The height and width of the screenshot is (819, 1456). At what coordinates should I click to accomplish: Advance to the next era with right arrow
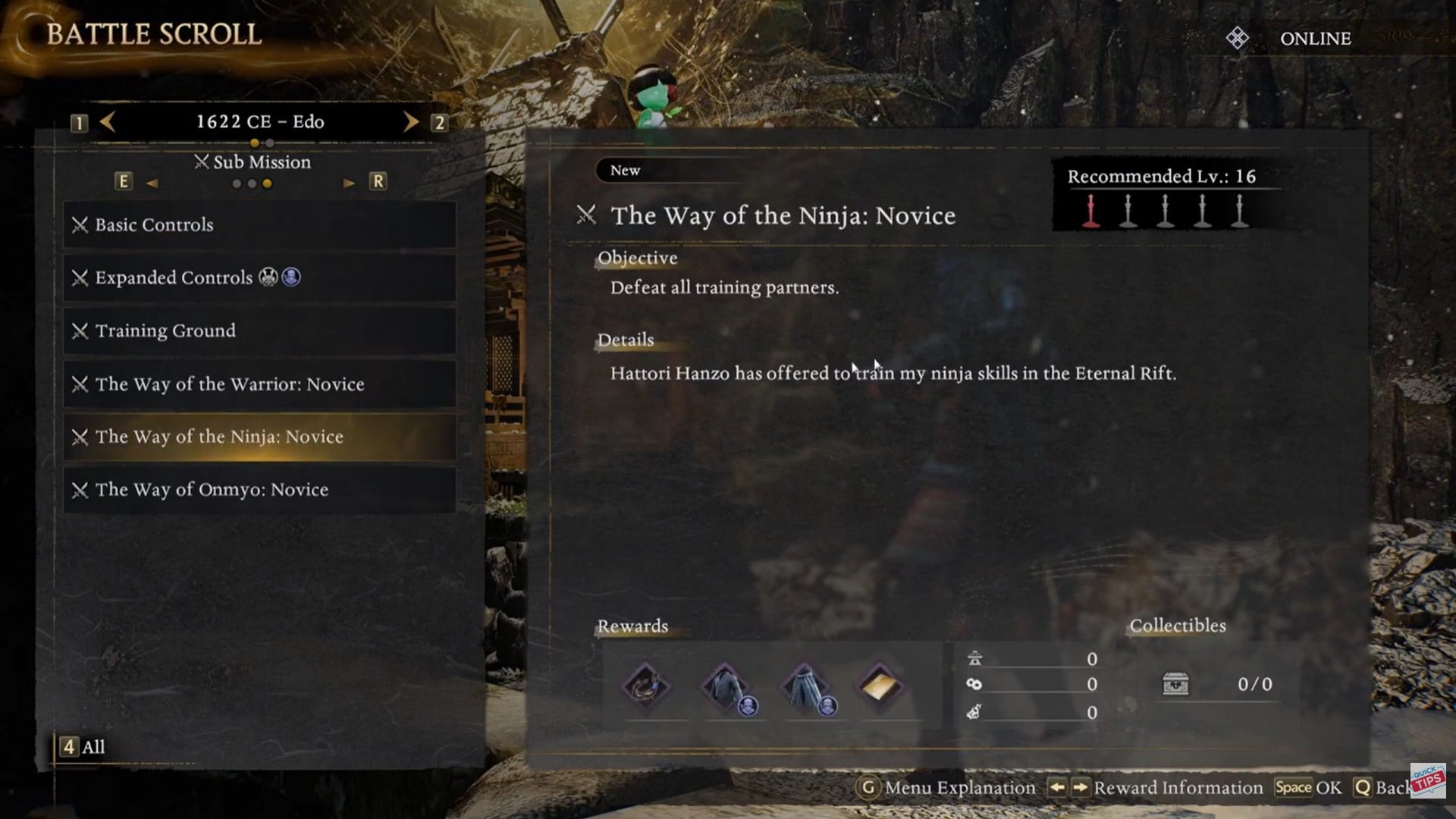[x=410, y=122]
